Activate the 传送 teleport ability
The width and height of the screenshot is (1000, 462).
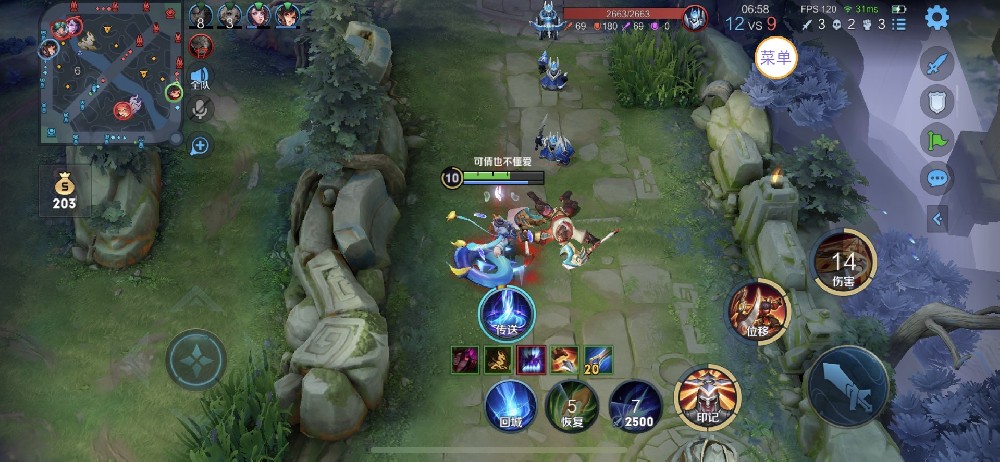point(506,311)
